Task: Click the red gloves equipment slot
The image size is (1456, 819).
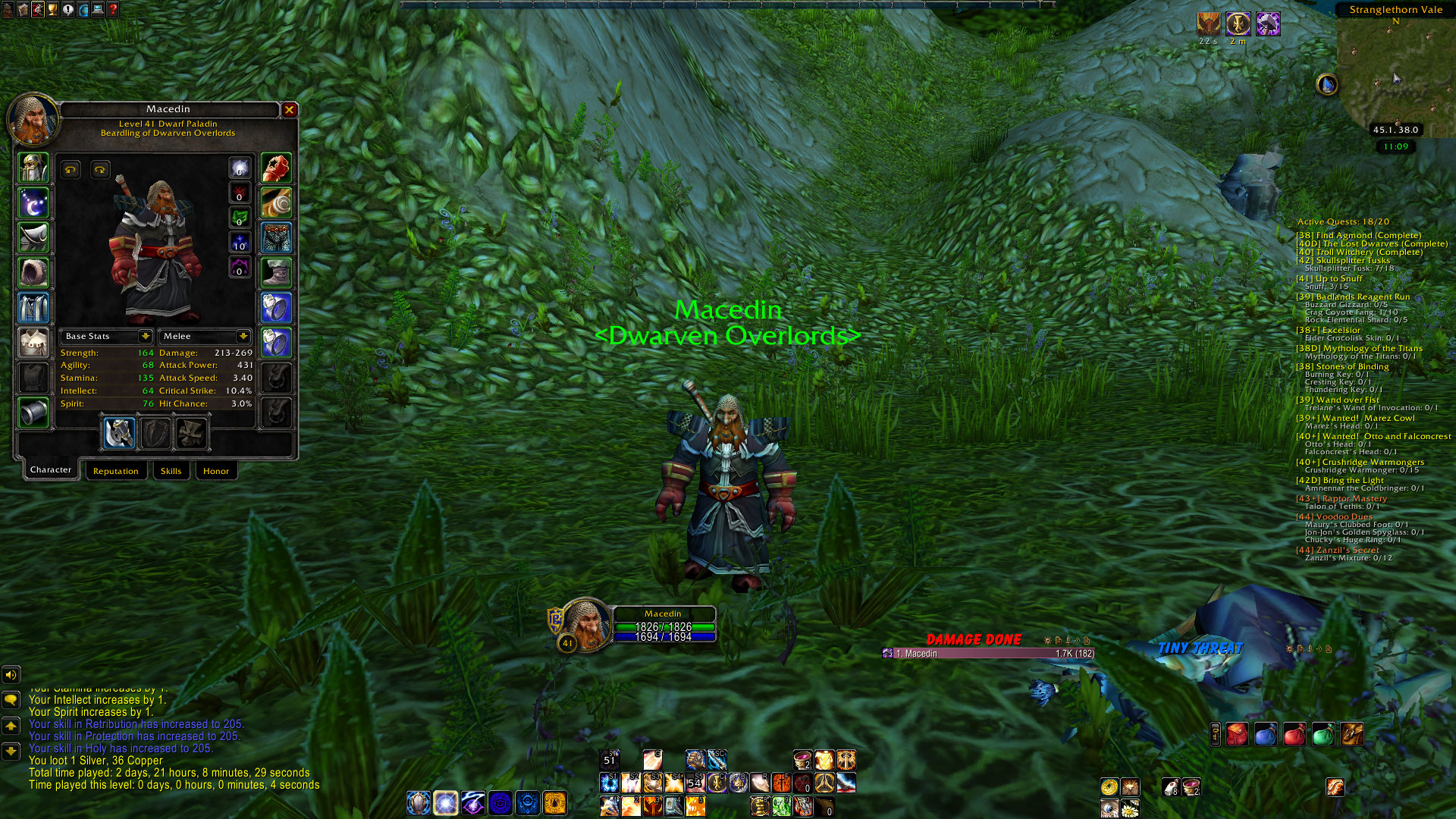Action: tap(276, 168)
